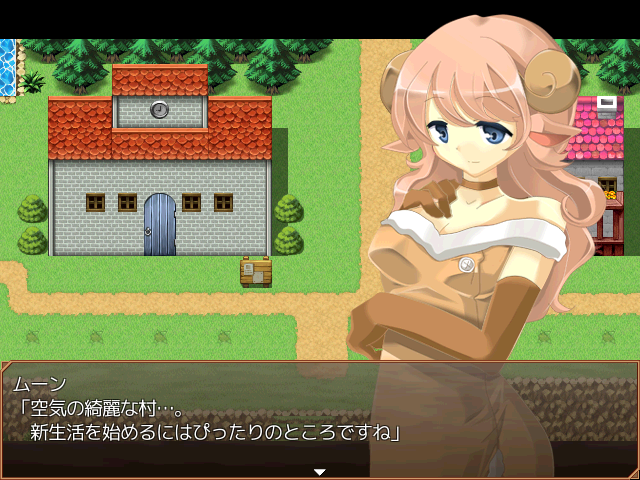The width and height of the screenshot is (640, 480).
Task: Click the dialogue continue arrow
Action: [x=319, y=471]
